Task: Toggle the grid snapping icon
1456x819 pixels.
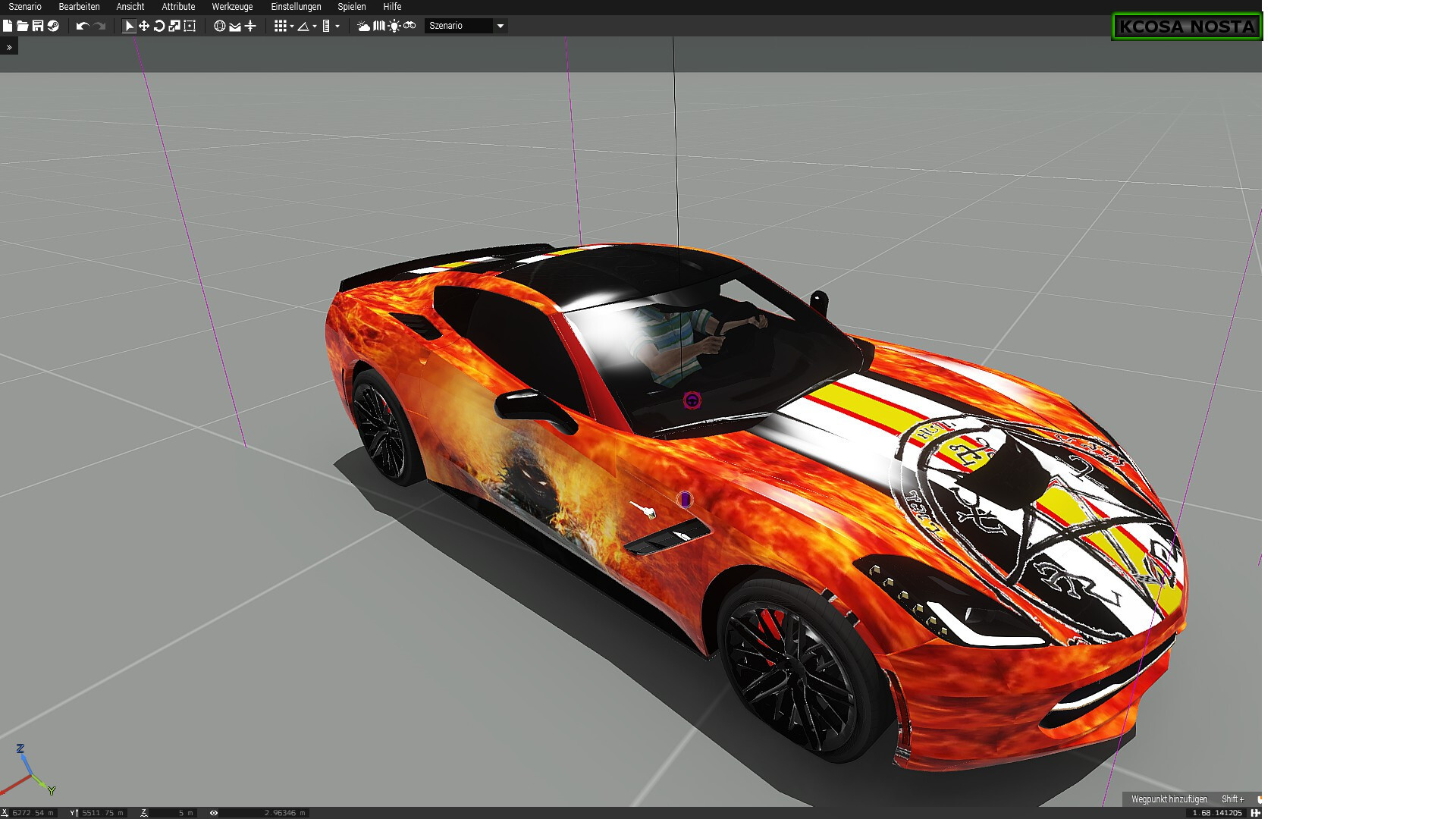Action: click(x=281, y=26)
